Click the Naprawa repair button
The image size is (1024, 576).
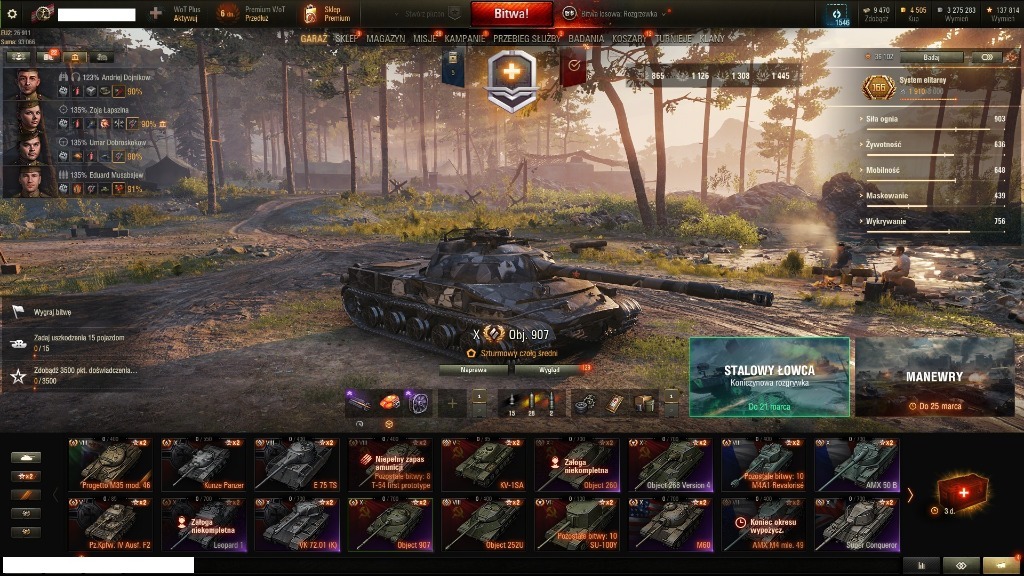coord(474,369)
